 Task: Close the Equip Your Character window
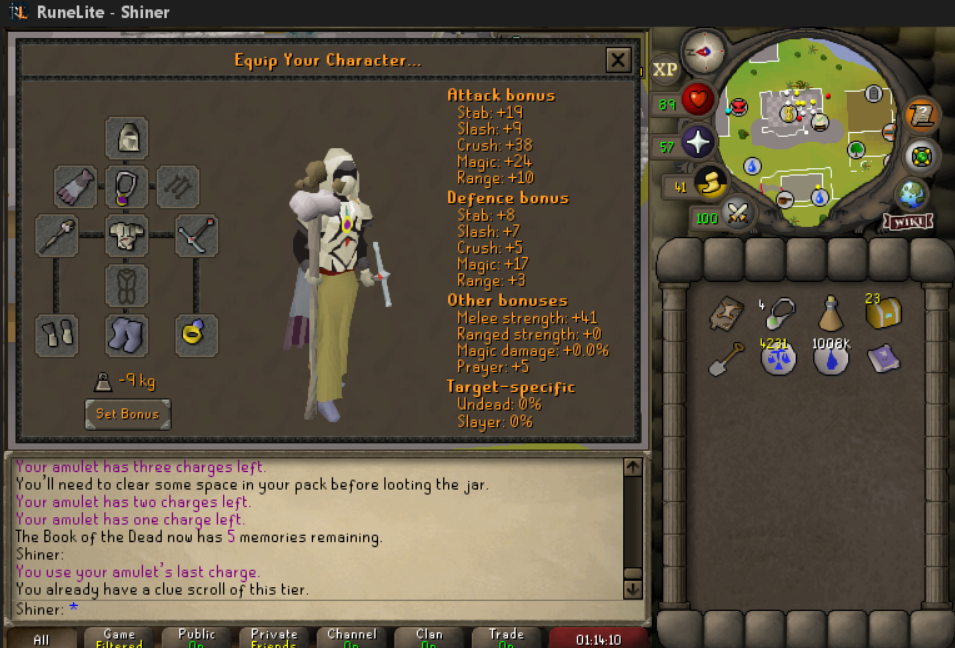[x=618, y=60]
